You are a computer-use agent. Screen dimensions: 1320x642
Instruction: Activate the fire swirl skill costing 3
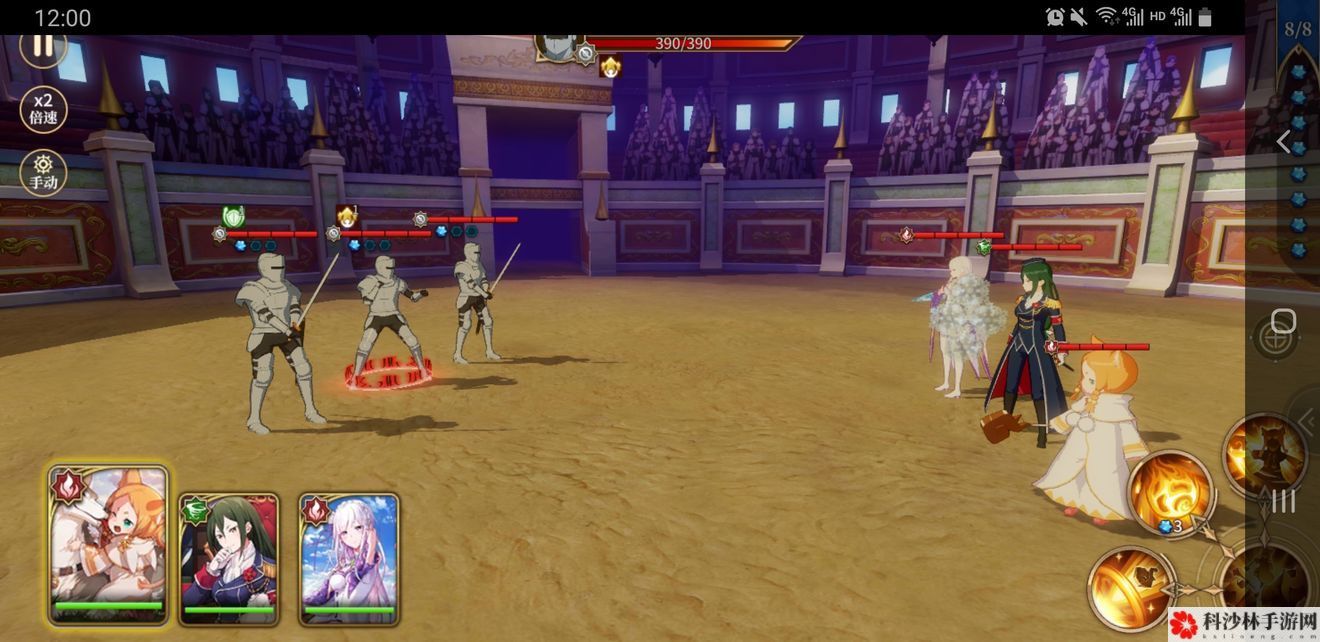pos(1170,492)
